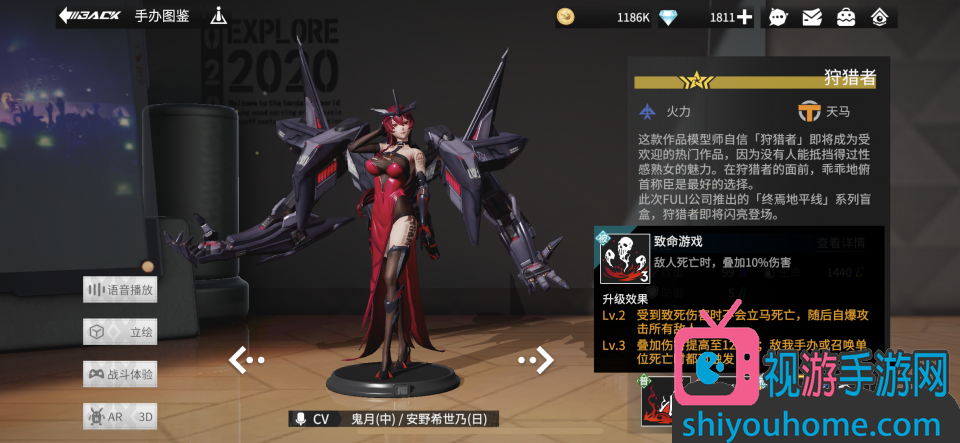Open the triangle info icon beside 手办图鉴
This screenshot has height=443, width=960.
coord(219,16)
